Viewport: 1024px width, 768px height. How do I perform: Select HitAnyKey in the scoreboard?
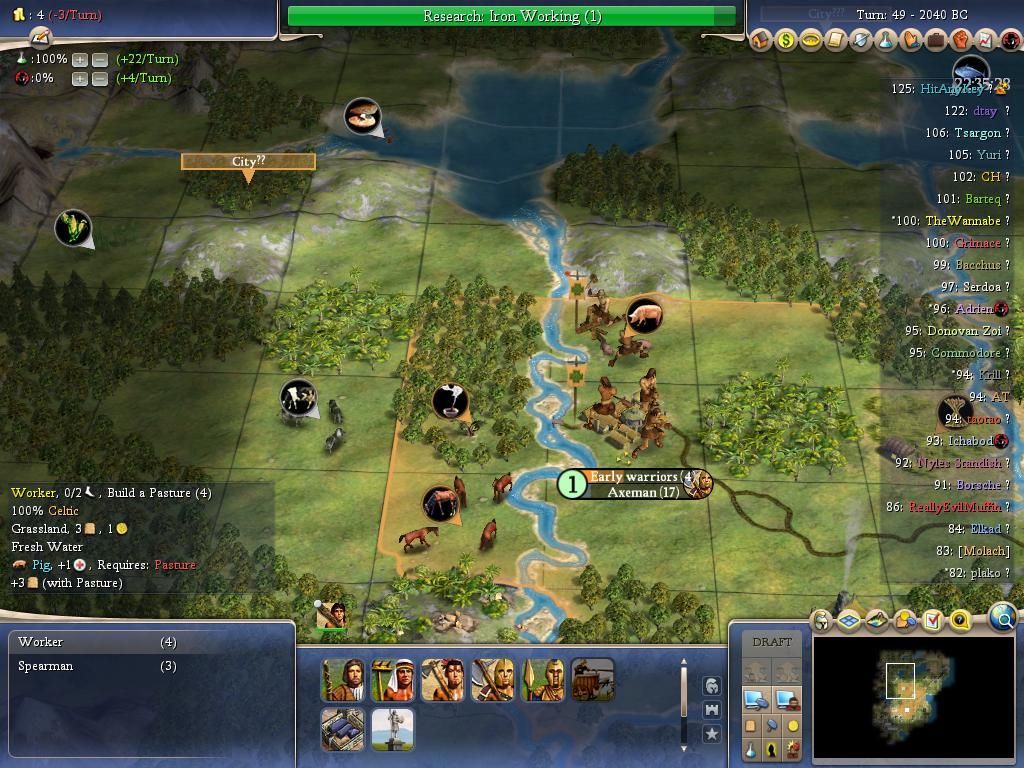click(x=951, y=89)
